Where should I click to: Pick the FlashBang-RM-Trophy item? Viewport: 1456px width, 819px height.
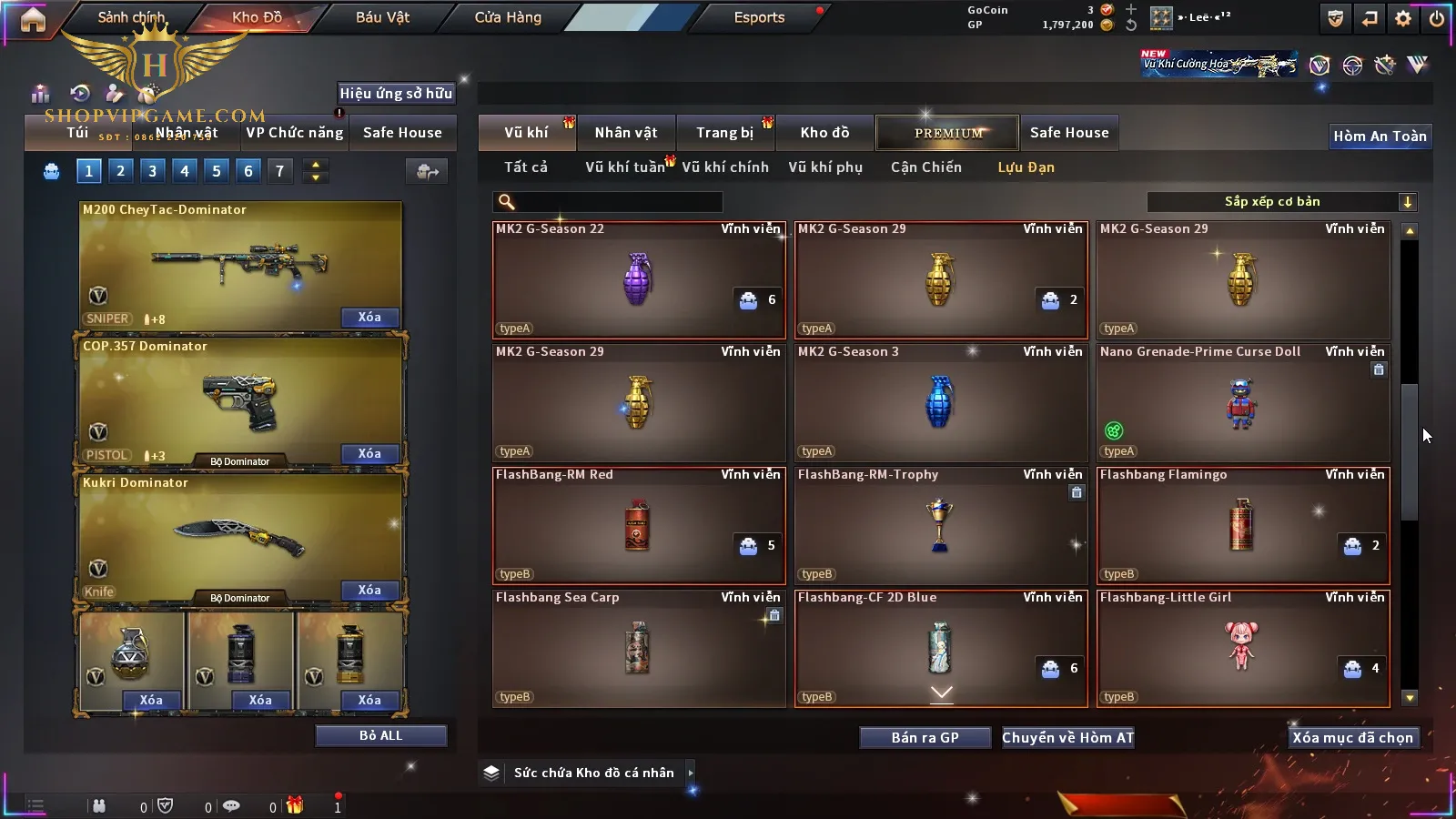point(940,525)
